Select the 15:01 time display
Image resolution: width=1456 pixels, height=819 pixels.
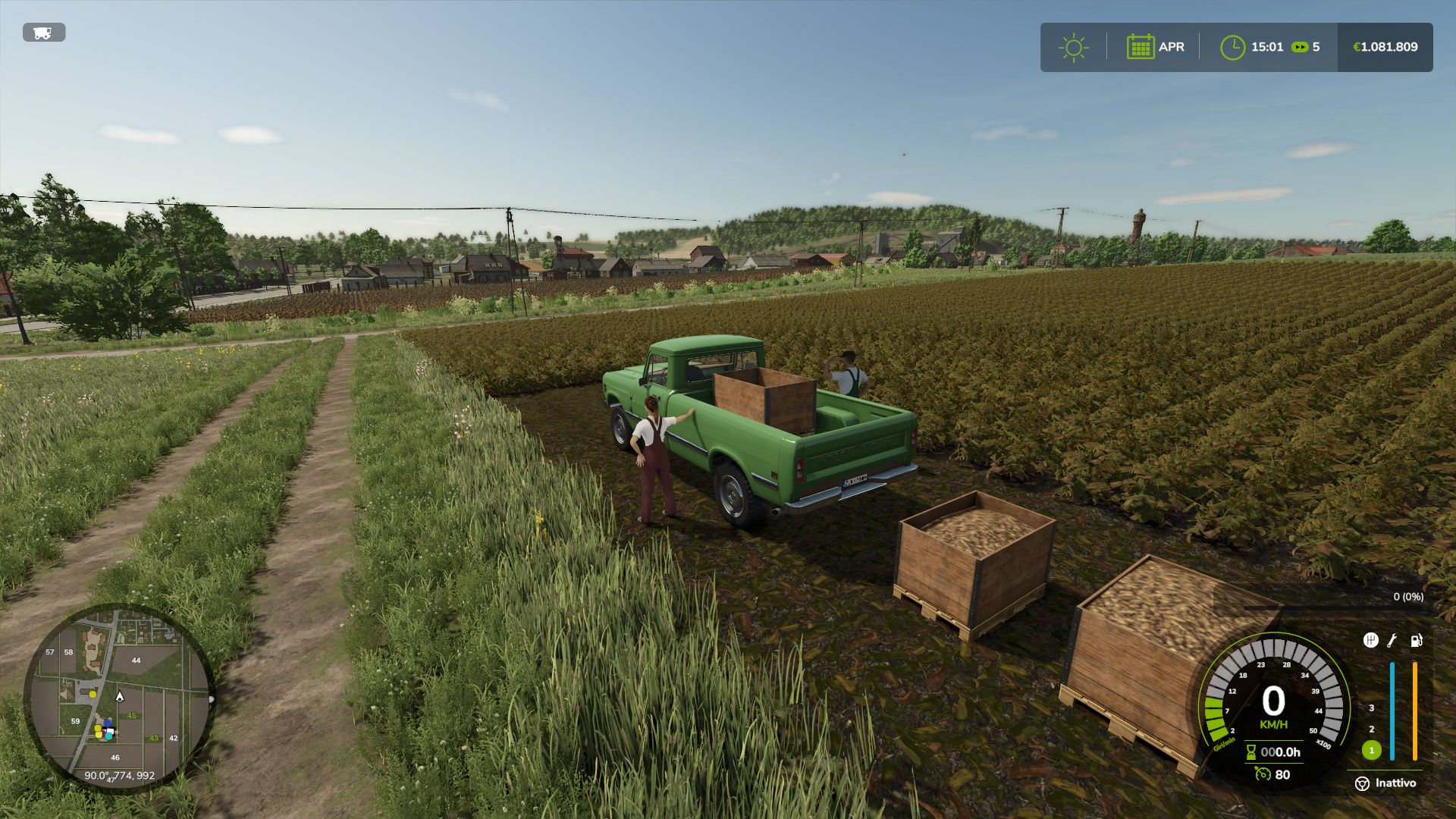(1266, 46)
